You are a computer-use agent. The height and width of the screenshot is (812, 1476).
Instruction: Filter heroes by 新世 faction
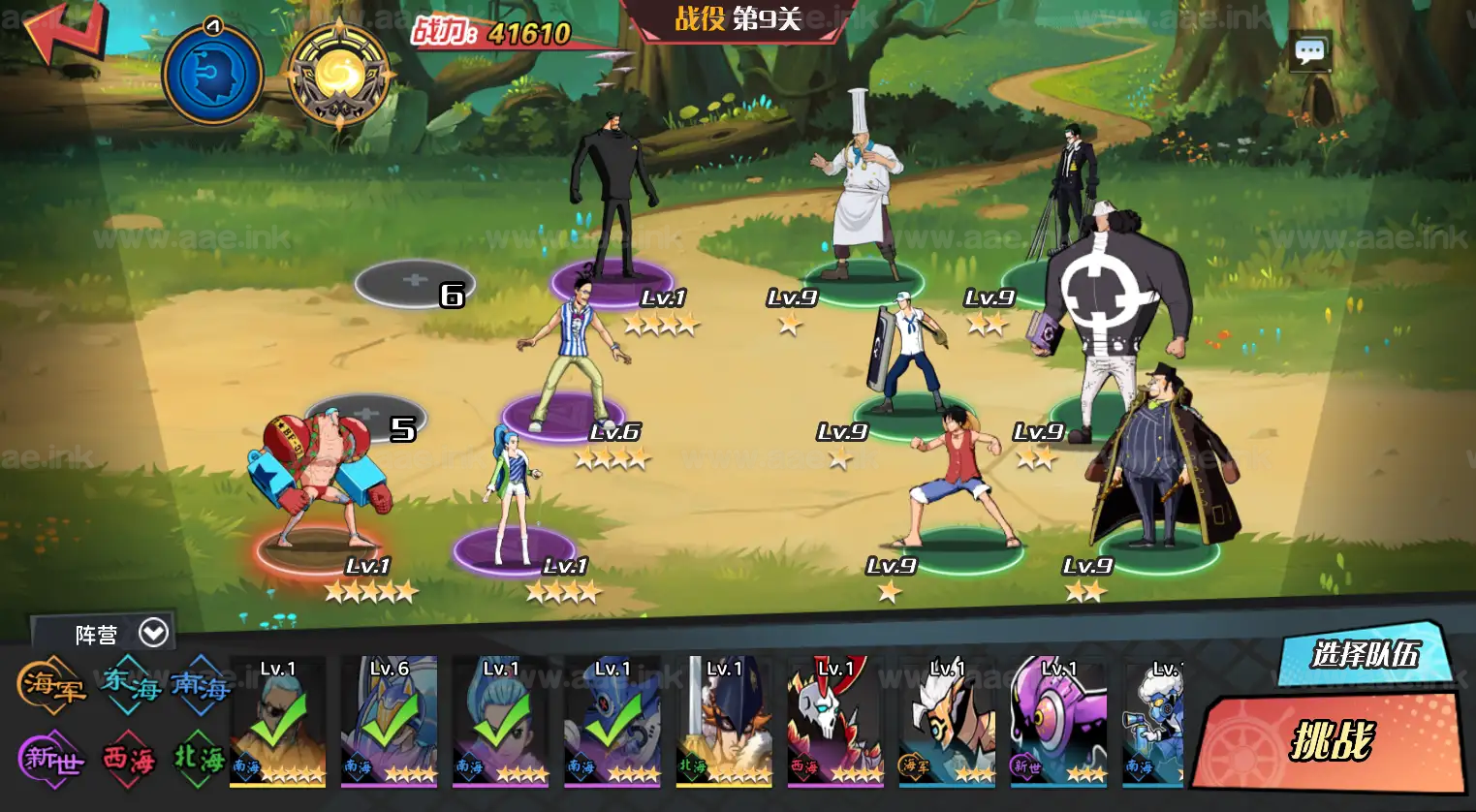pos(51,758)
